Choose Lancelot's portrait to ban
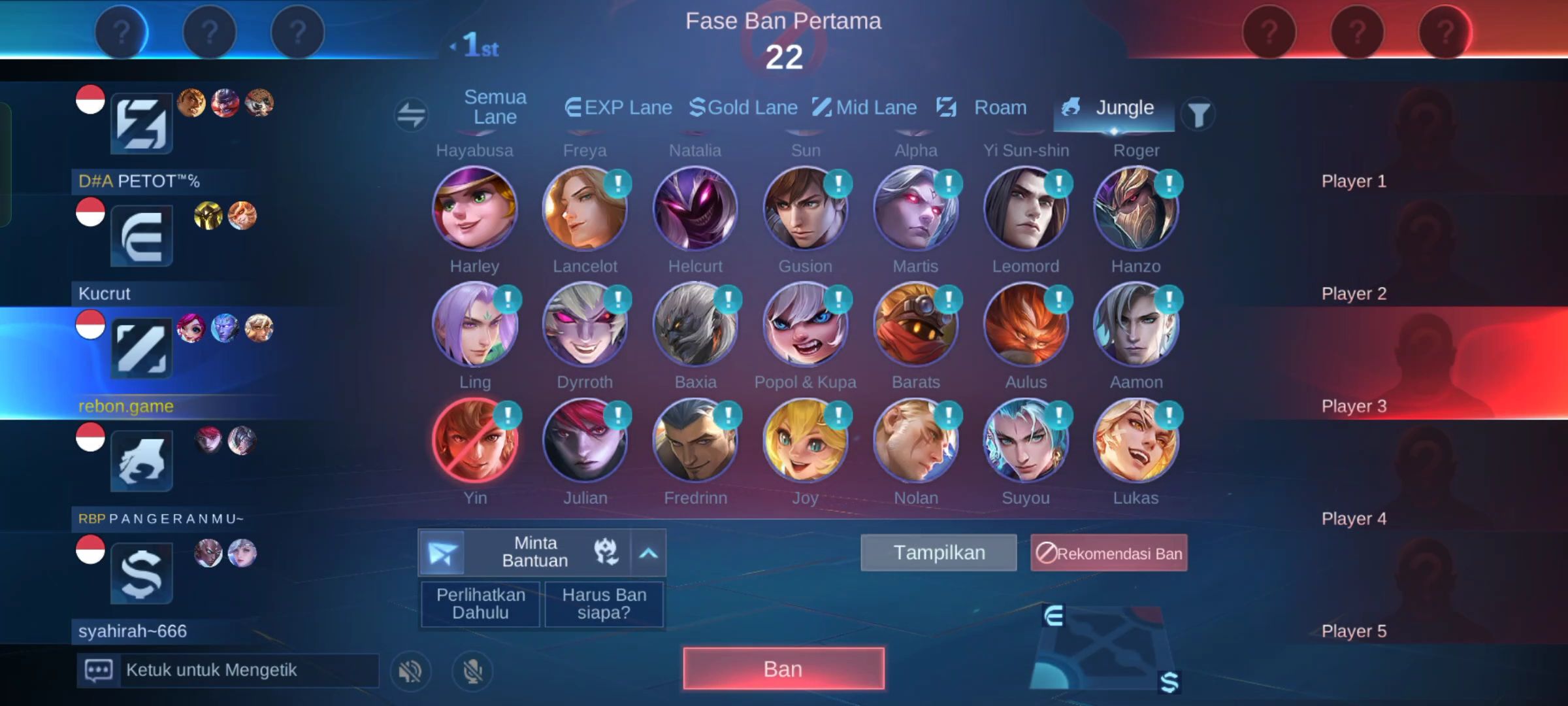 (x=584, y=209)
